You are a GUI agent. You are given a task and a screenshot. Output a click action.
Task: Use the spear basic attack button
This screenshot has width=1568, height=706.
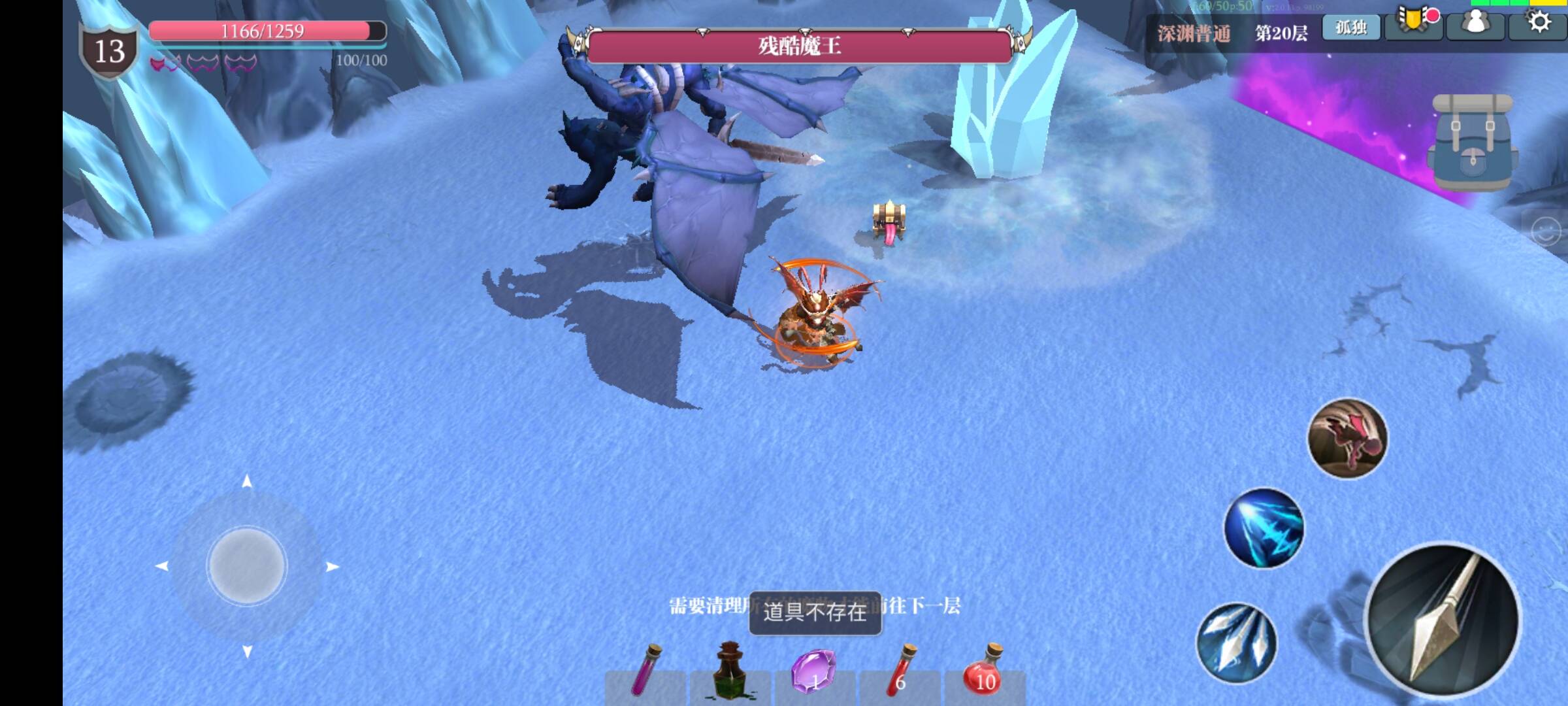point(1444,618)
